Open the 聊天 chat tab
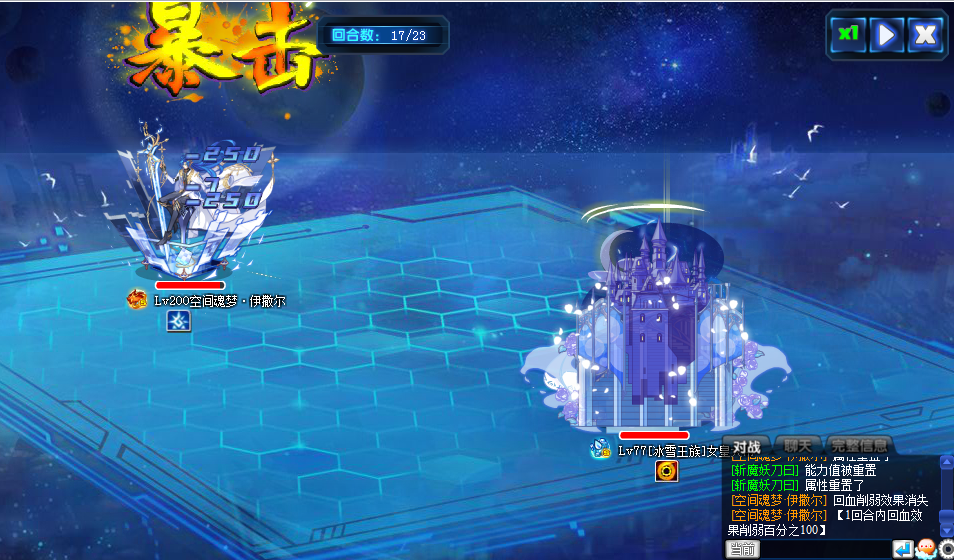Screen dimensions: 954x560 (797, 446)
